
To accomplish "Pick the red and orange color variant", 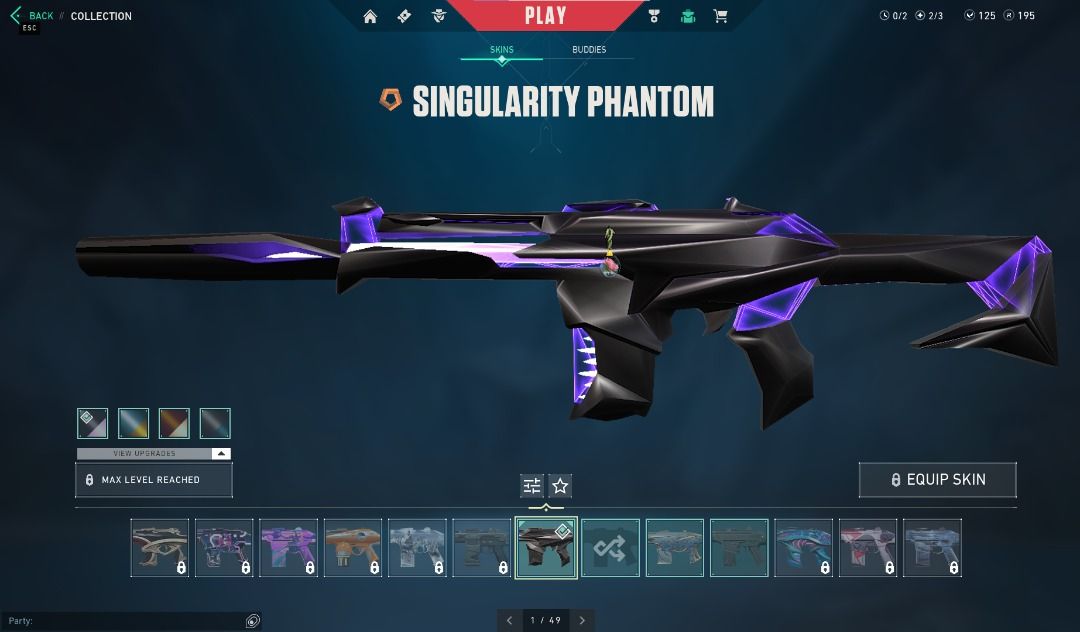I will click(174, 423).
